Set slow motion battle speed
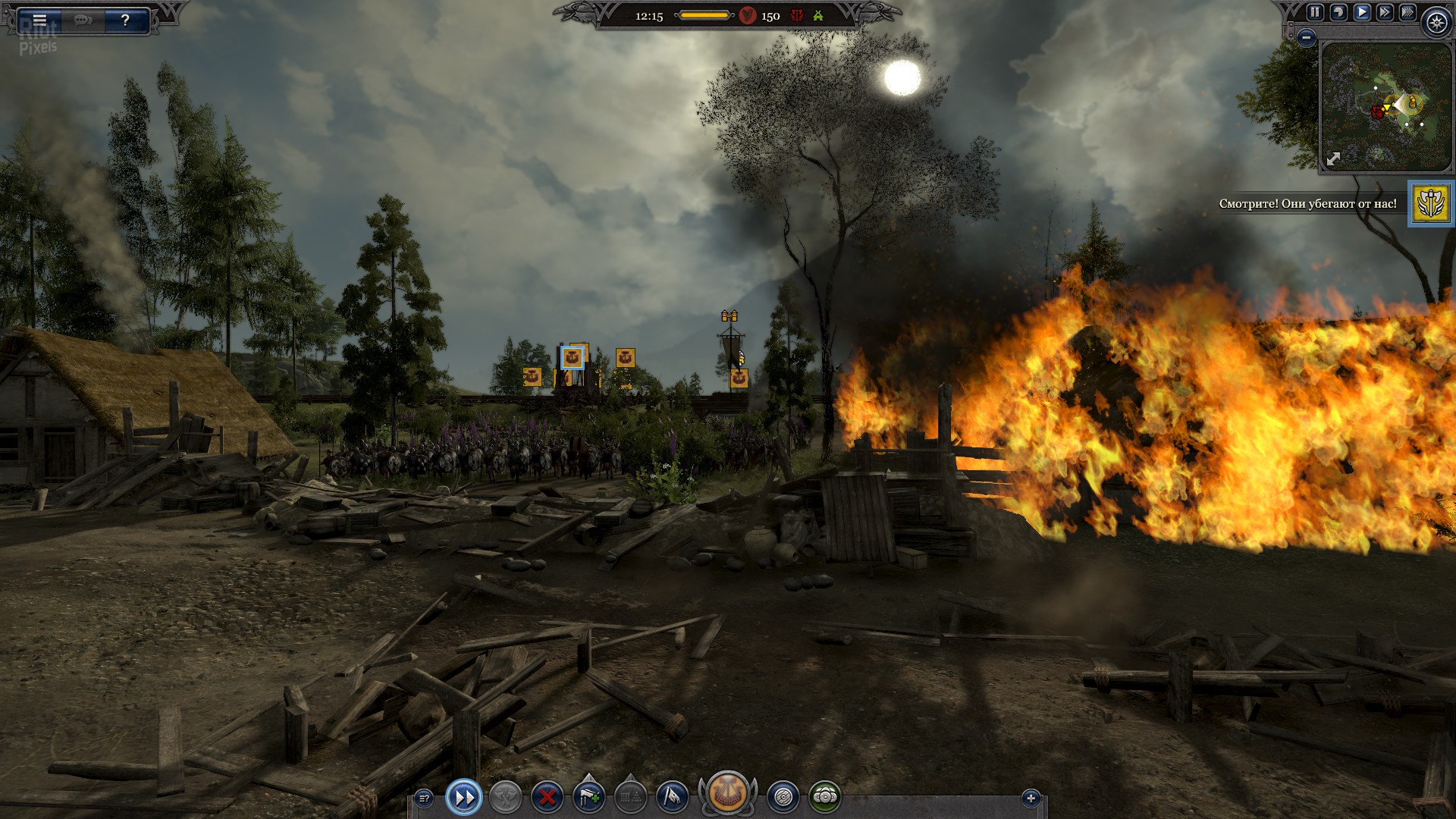The width and height of the screenshot is (1456, 819). pyautogui.click(x=1338, y=12)
